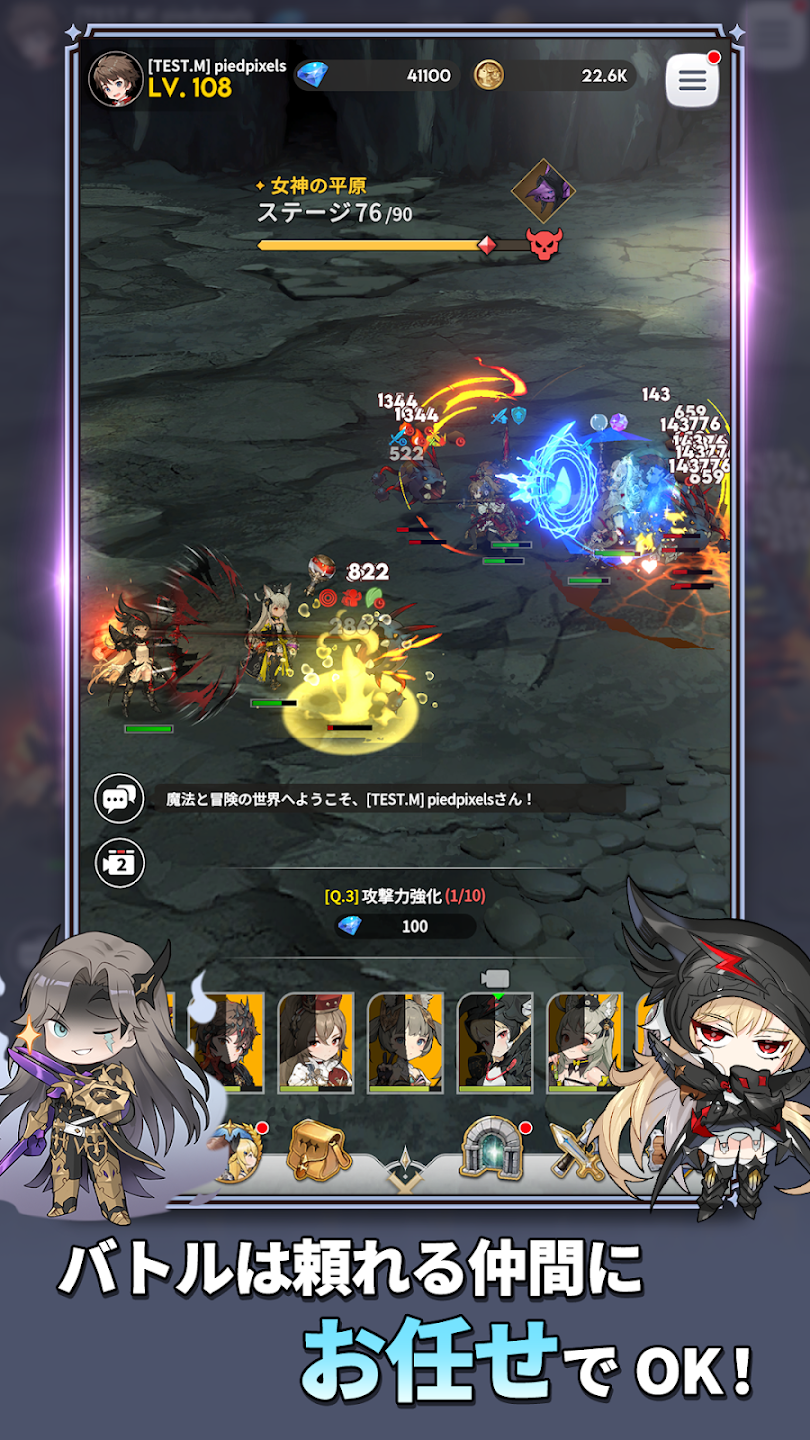The height and width of the screenshot is (1440, 810).
Task: Toggle the camera mode button
Action: 119,863
